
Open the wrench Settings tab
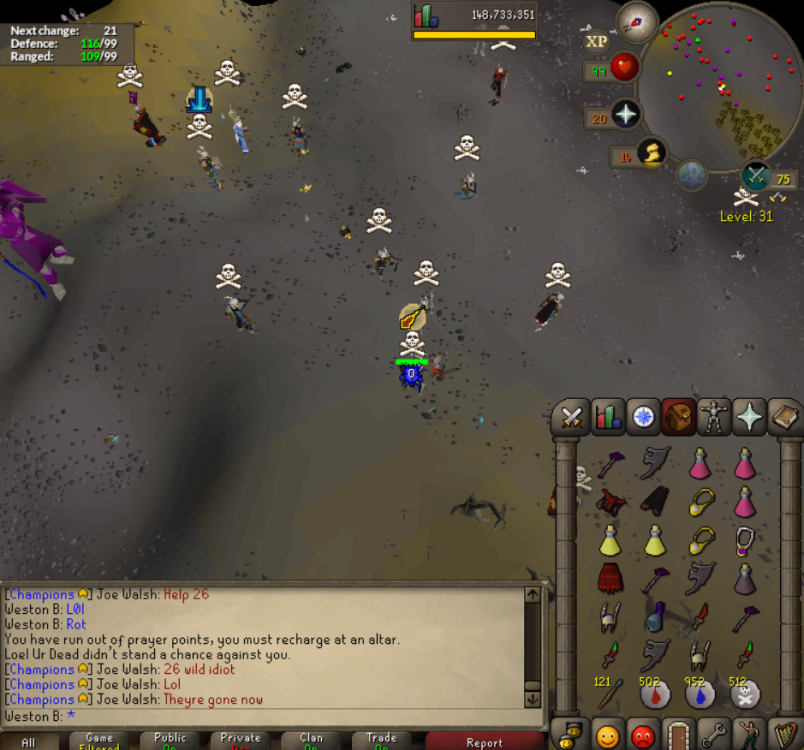click(714, 735)
